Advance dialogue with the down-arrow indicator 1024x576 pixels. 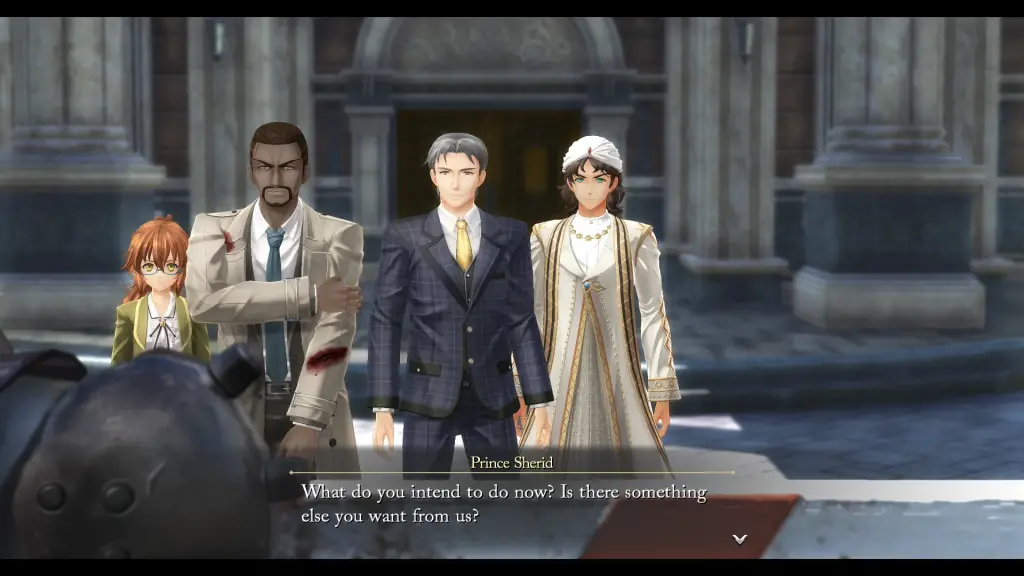coord(739,538)
